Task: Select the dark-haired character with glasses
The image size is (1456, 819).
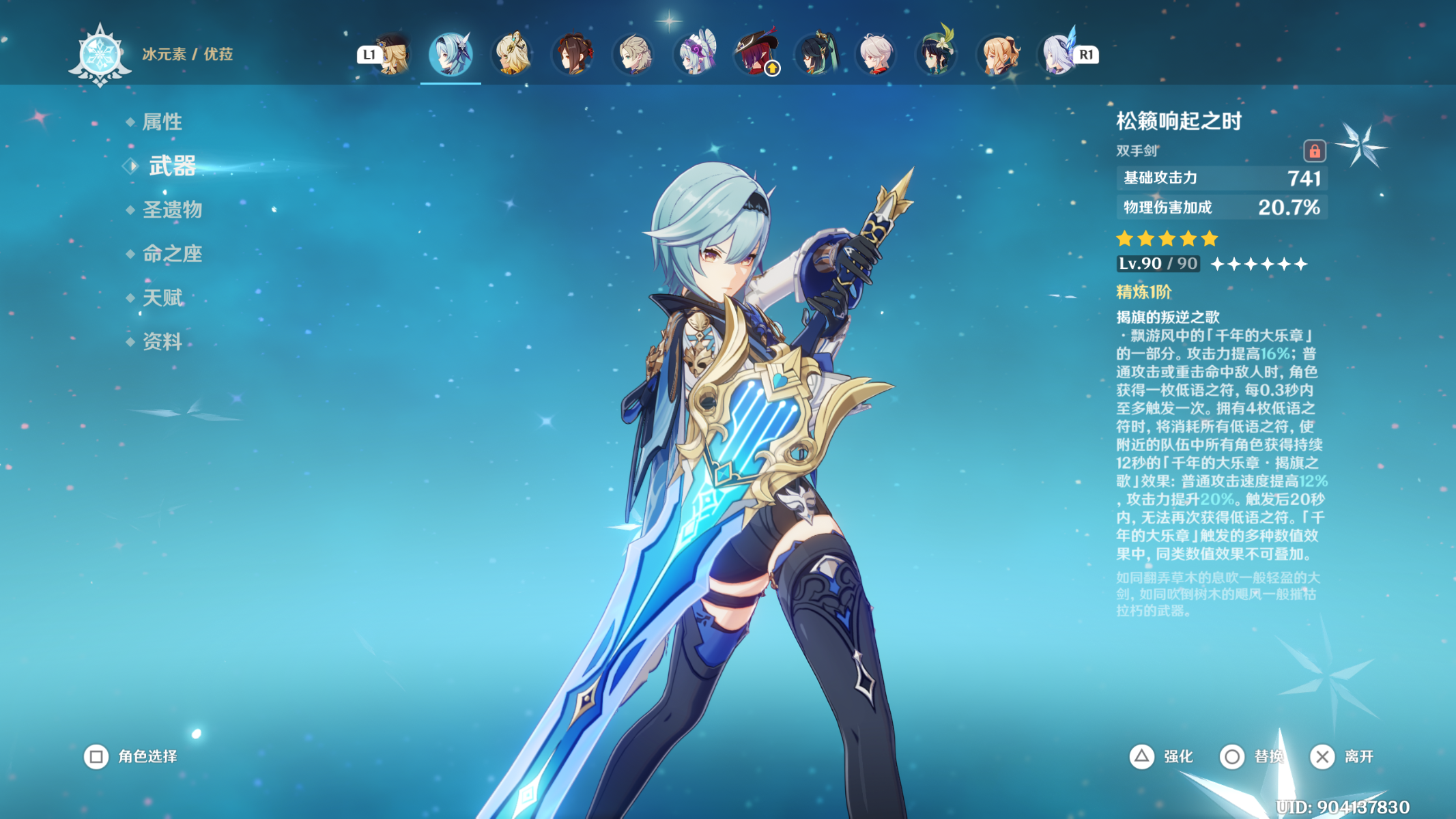Action: (816, 54)
